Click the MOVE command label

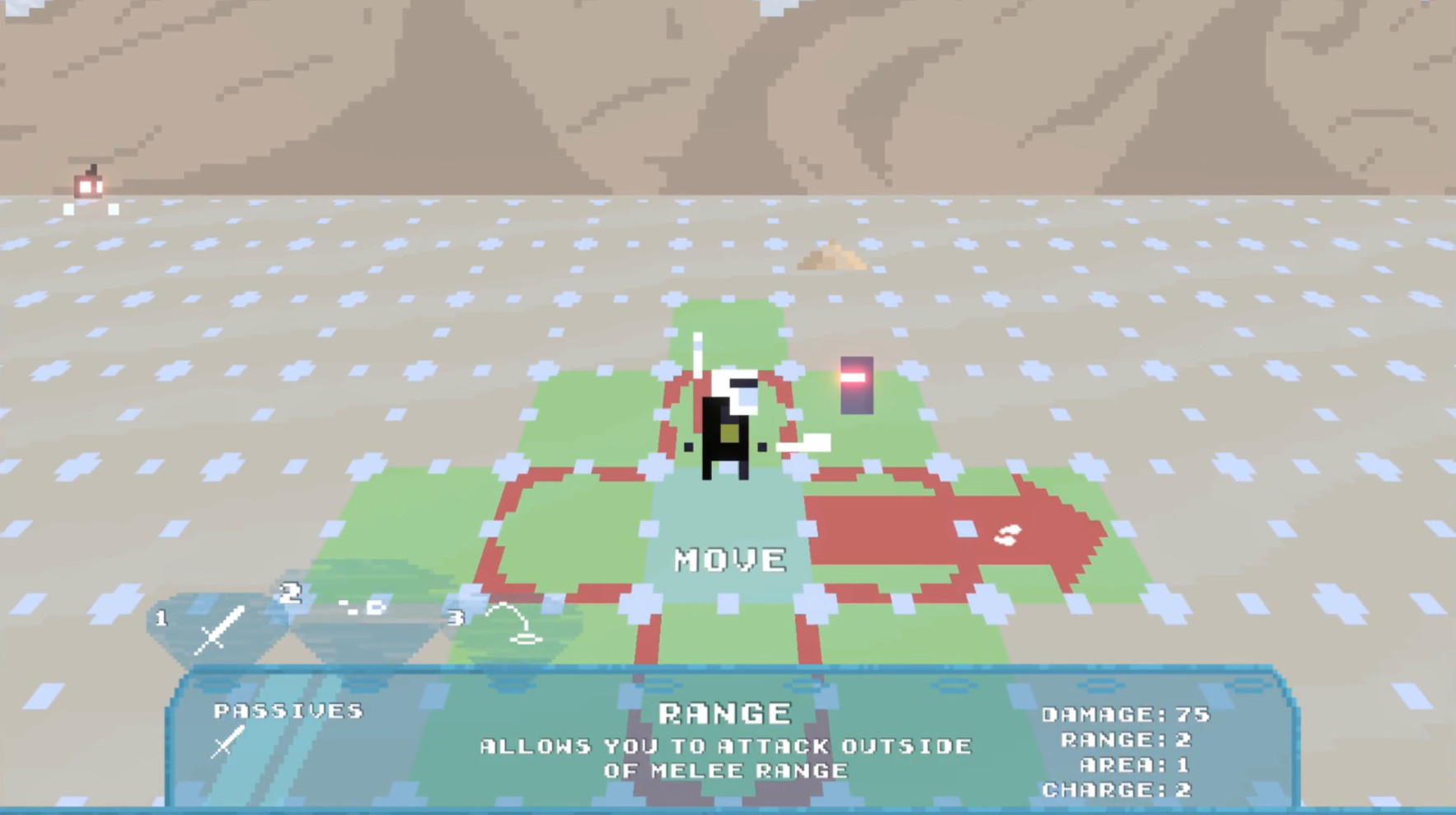[x=728, y=560]
